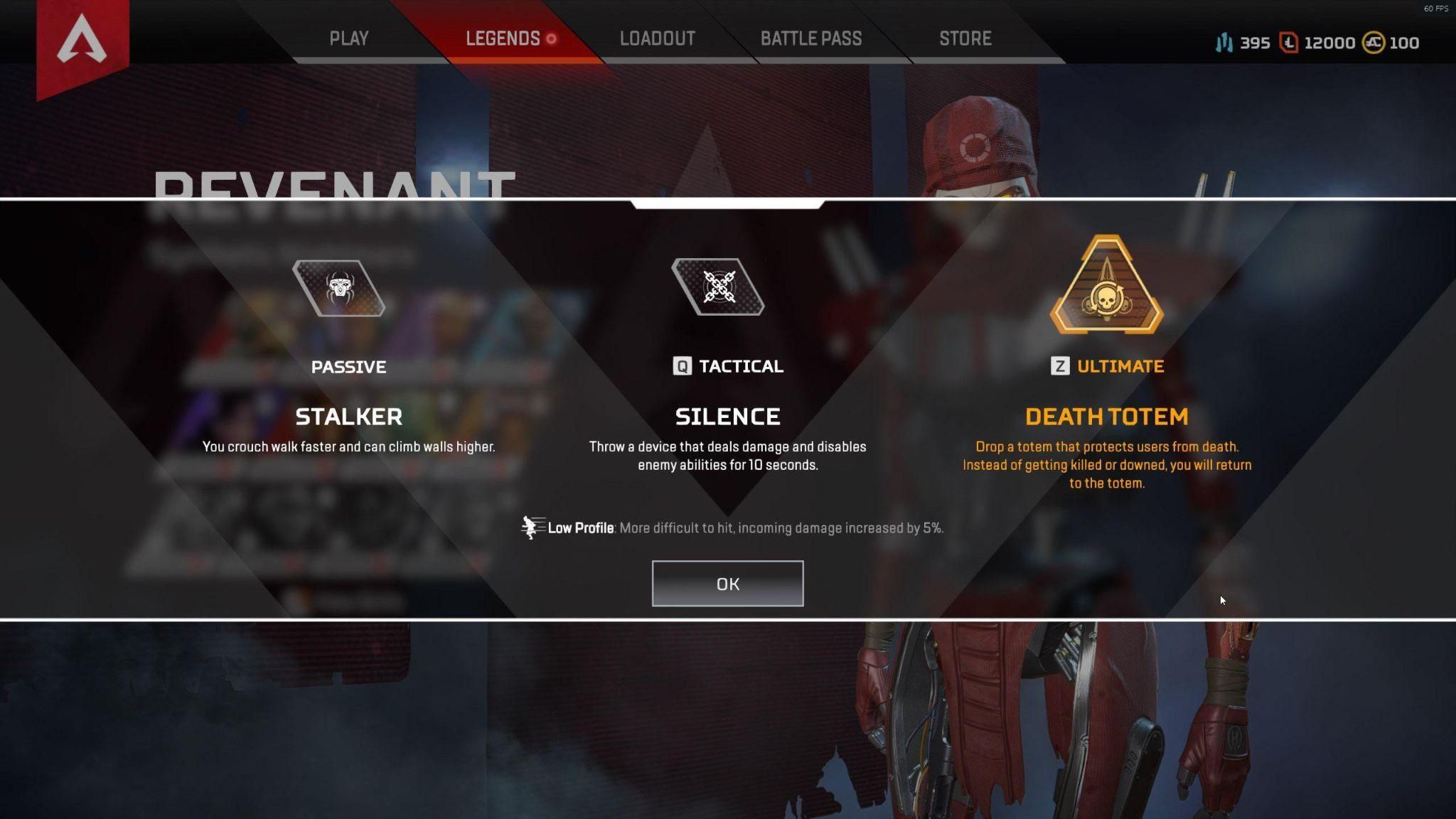This screenshot has width=1456, height=819.
Task: Visit the Store tab
Action: (x=965, y=38)
